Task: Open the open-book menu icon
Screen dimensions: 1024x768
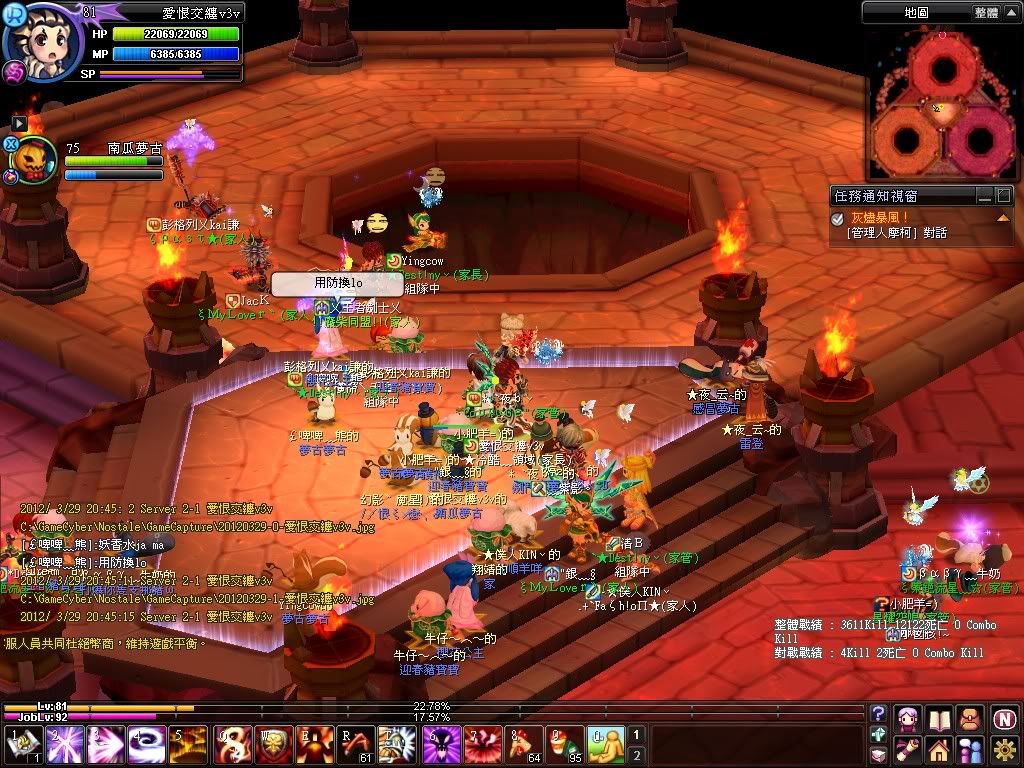Action: 939,717
